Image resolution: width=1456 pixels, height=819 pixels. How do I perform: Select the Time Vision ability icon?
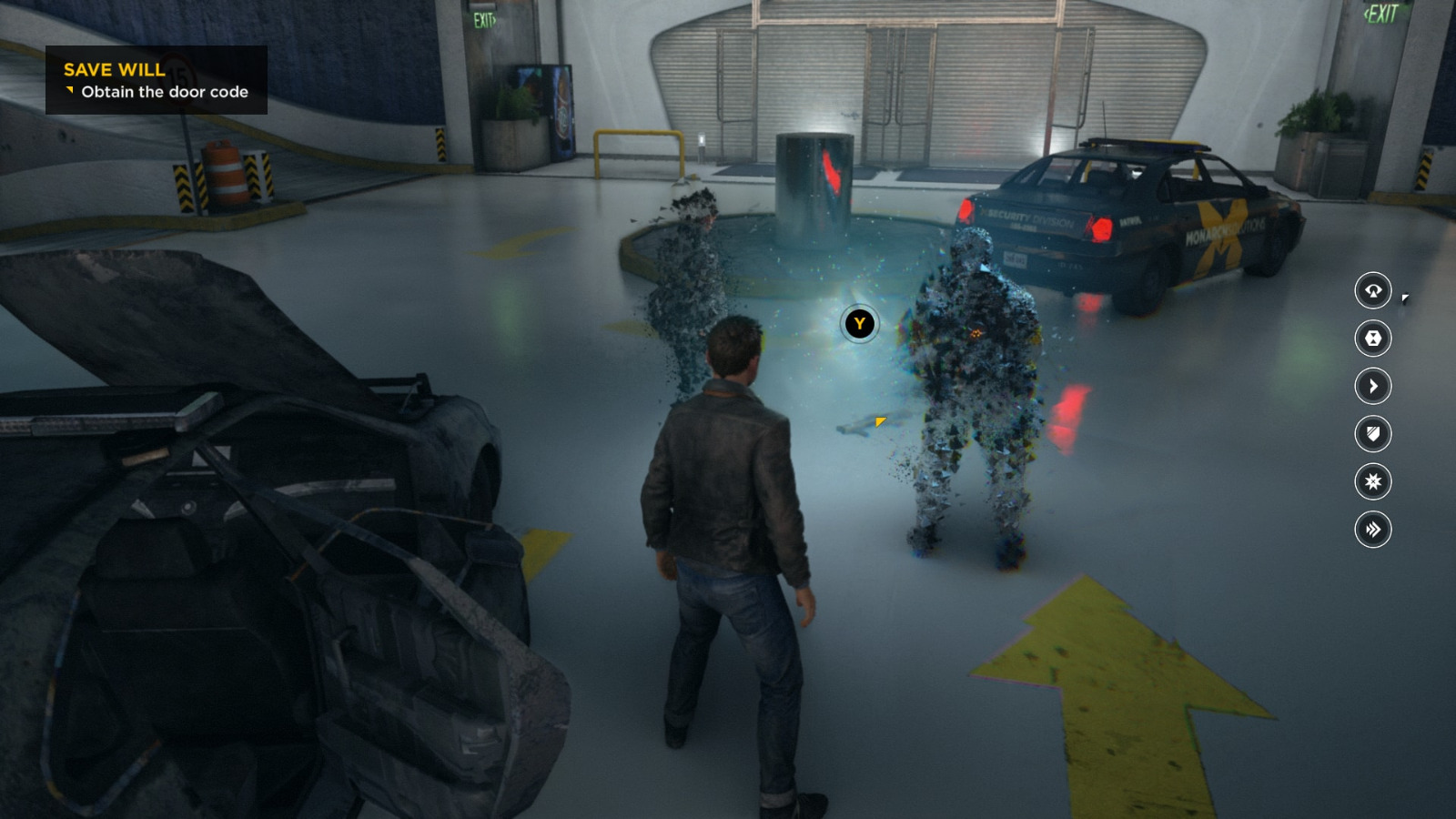coord(1374,292)
